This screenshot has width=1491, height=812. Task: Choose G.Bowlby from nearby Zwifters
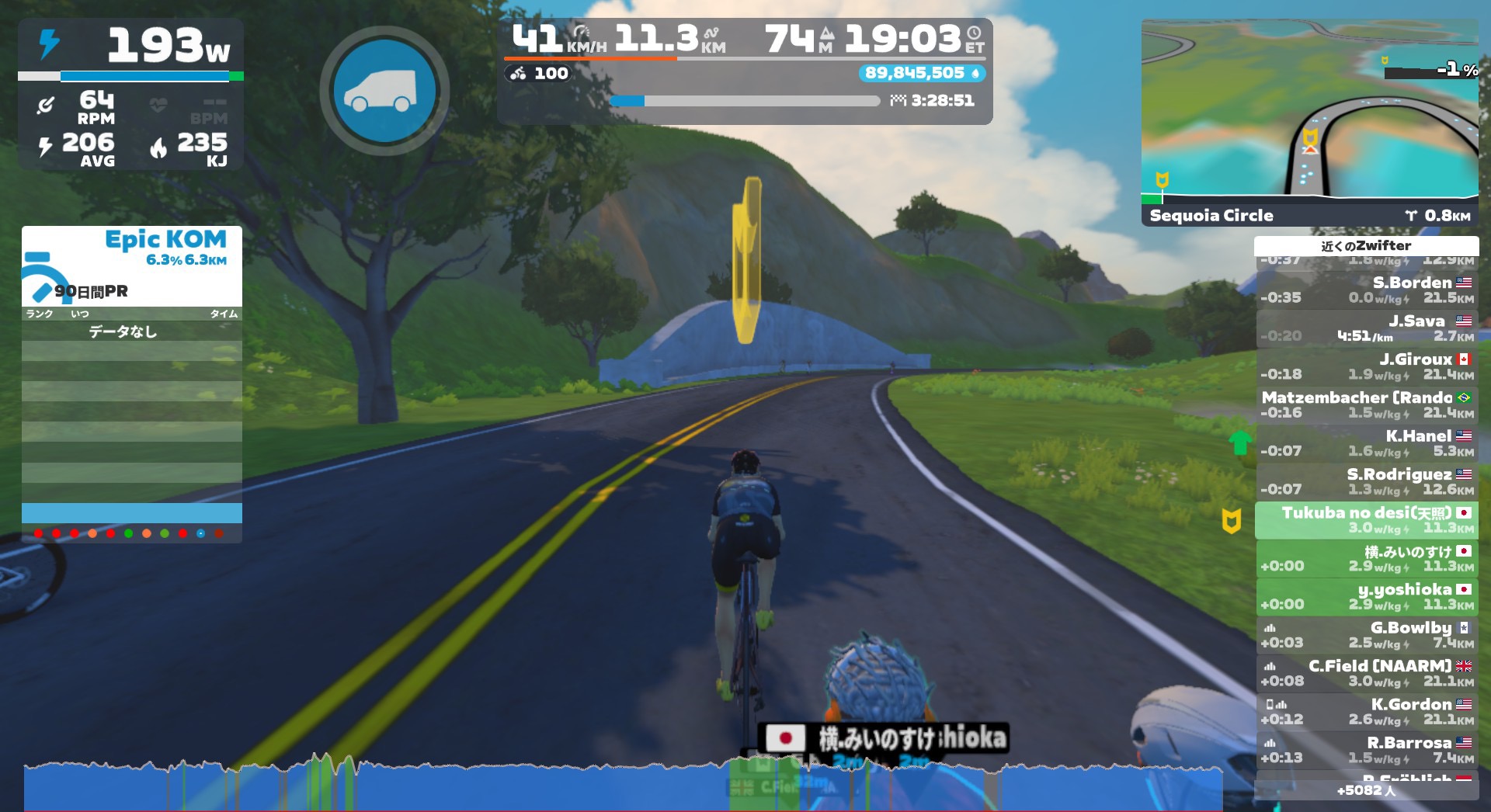point(1367,635)
